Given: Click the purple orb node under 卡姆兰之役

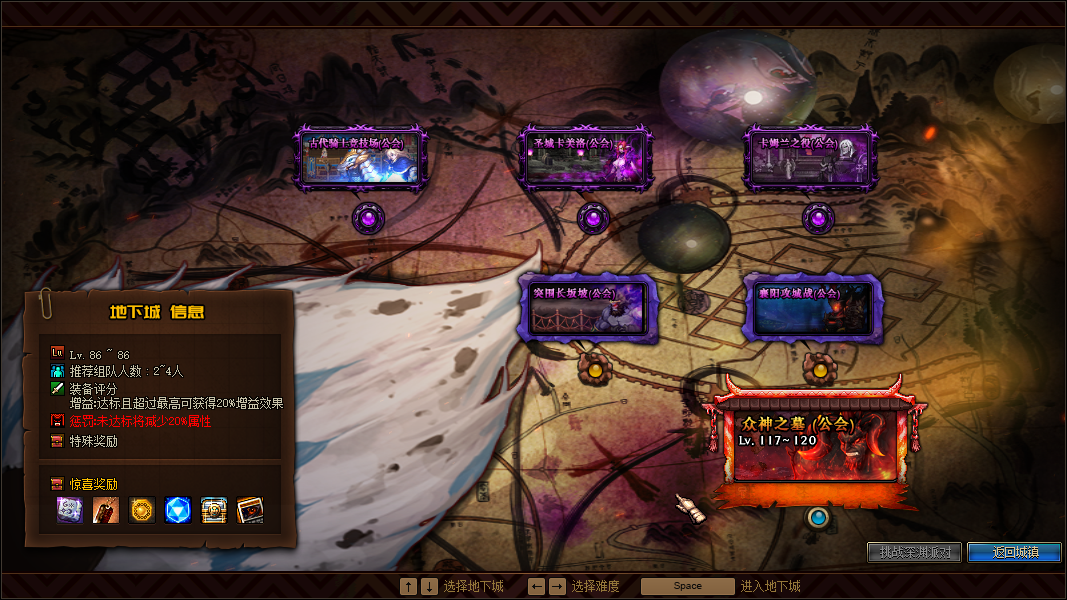Looking at the screenshot, I should tap(818, 216).
